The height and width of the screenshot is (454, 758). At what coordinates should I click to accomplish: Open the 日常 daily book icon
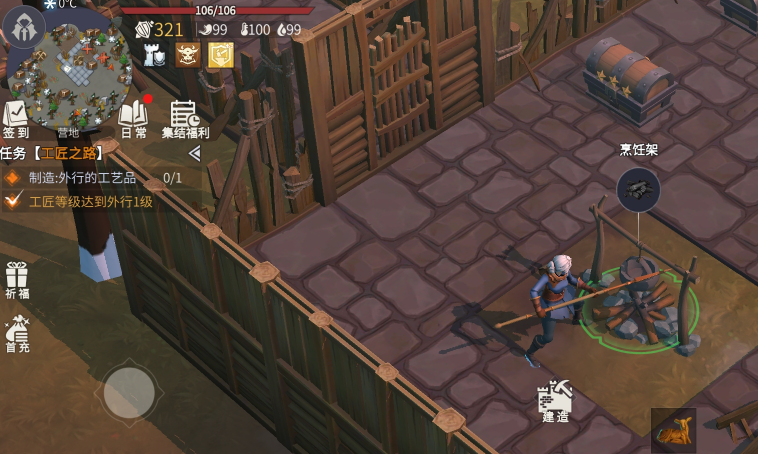(133, 118)
